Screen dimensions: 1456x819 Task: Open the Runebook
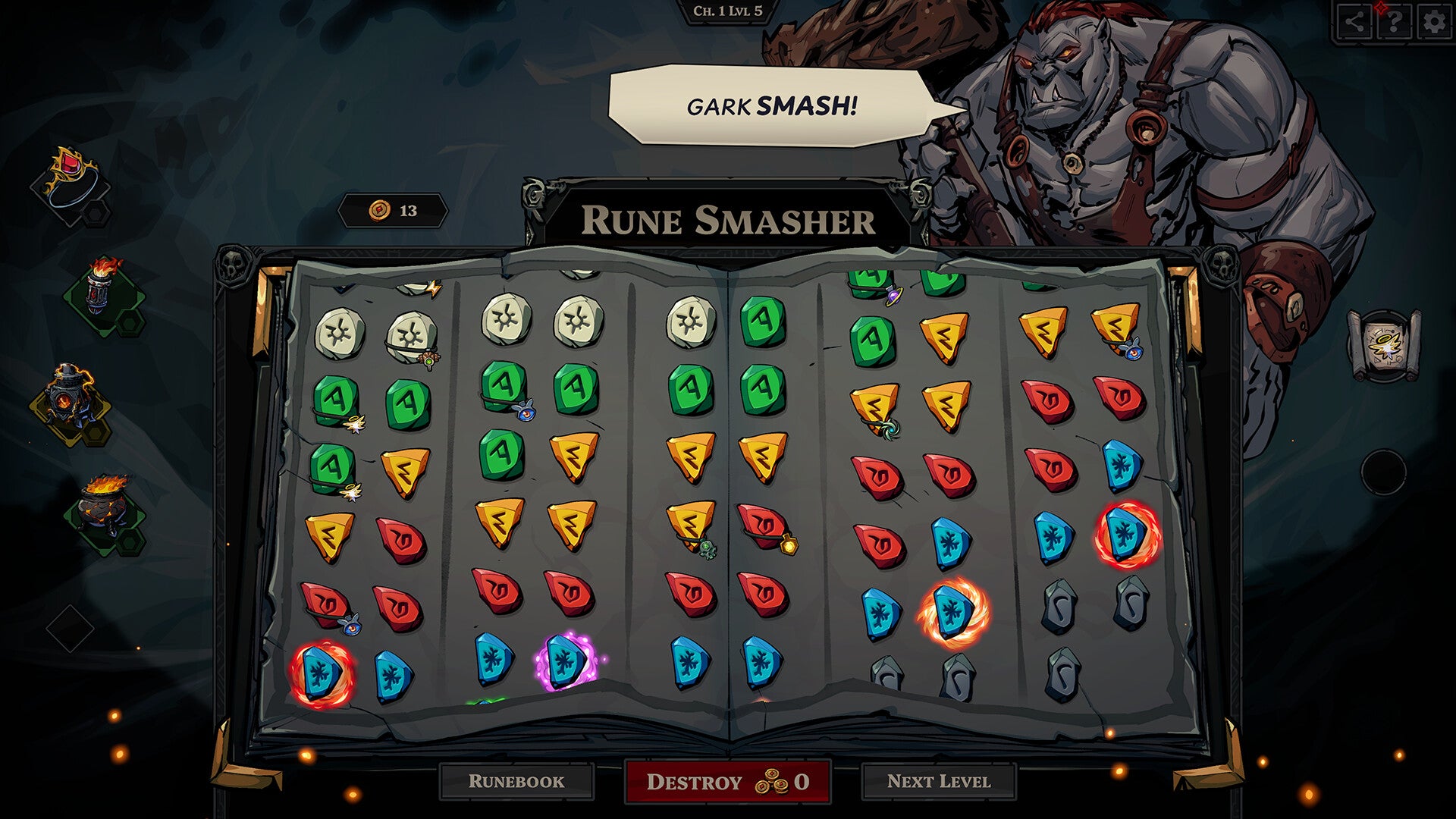click(516, 782)
